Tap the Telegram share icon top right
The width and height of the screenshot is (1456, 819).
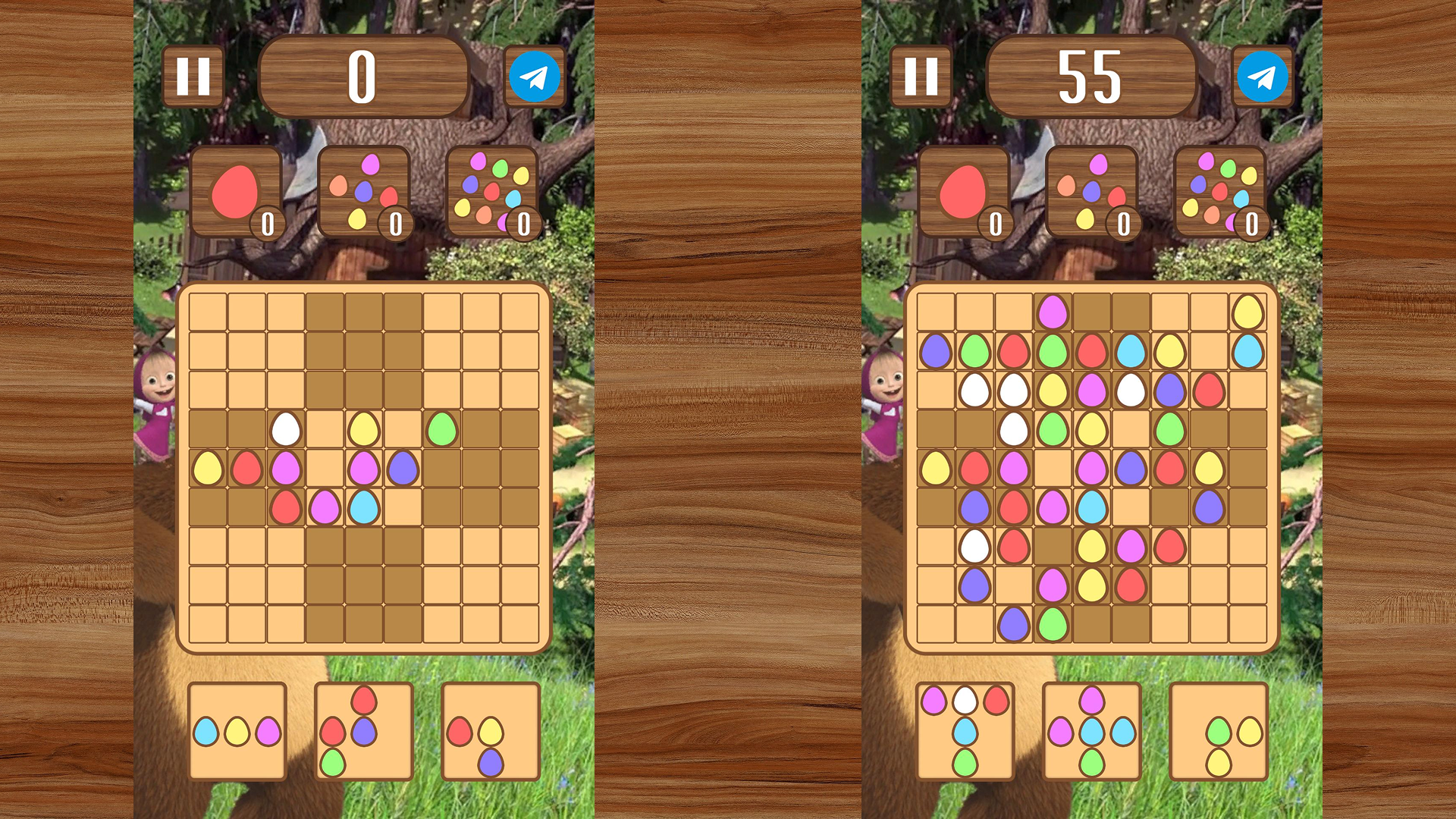(535, 75)
